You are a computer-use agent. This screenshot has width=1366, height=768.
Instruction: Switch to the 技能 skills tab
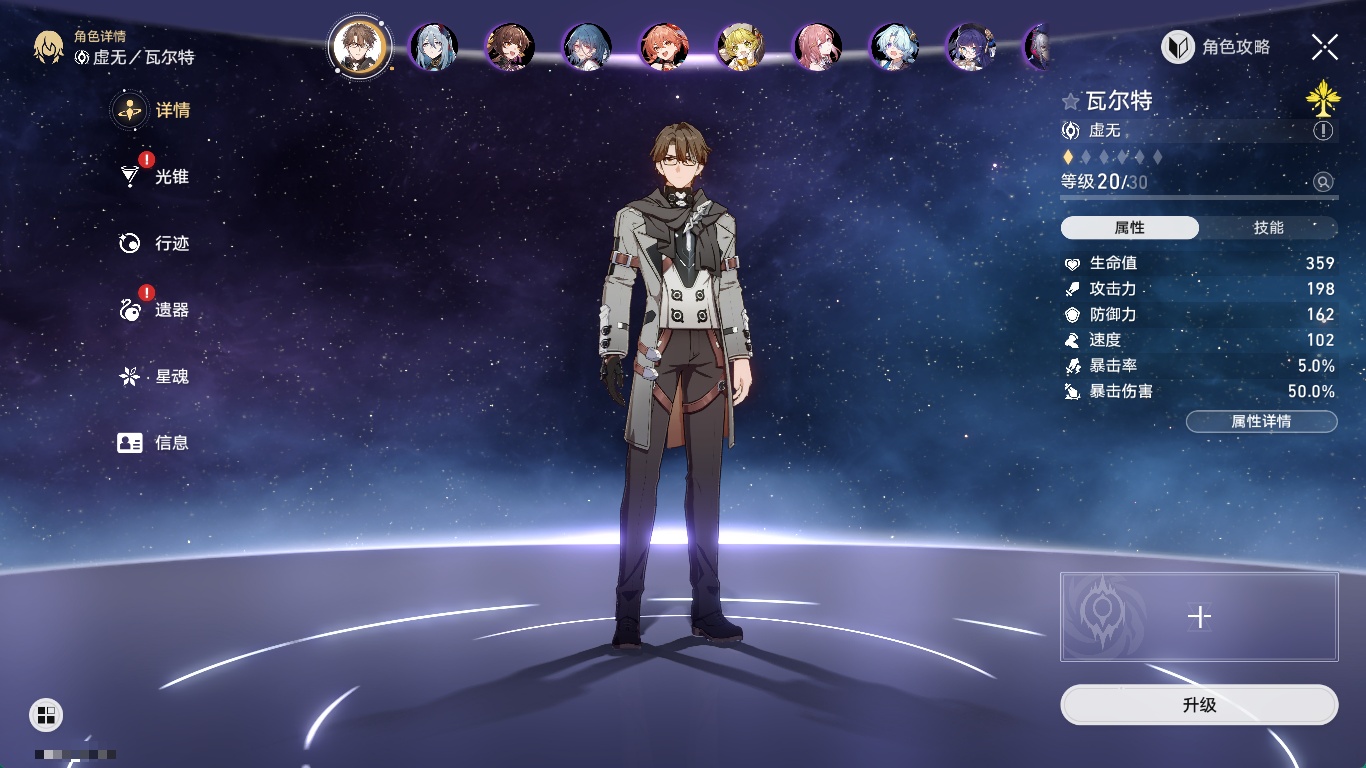[1268, 228]
